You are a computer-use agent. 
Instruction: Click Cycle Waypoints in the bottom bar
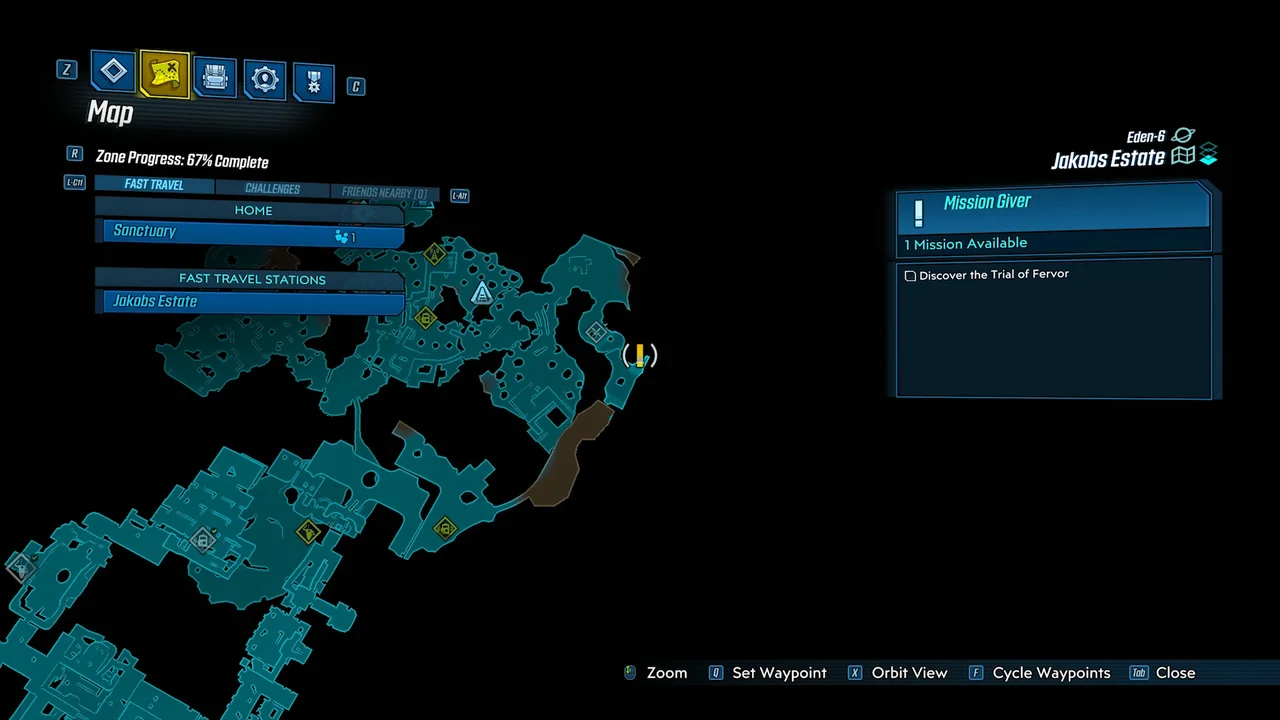[1051, 673]
